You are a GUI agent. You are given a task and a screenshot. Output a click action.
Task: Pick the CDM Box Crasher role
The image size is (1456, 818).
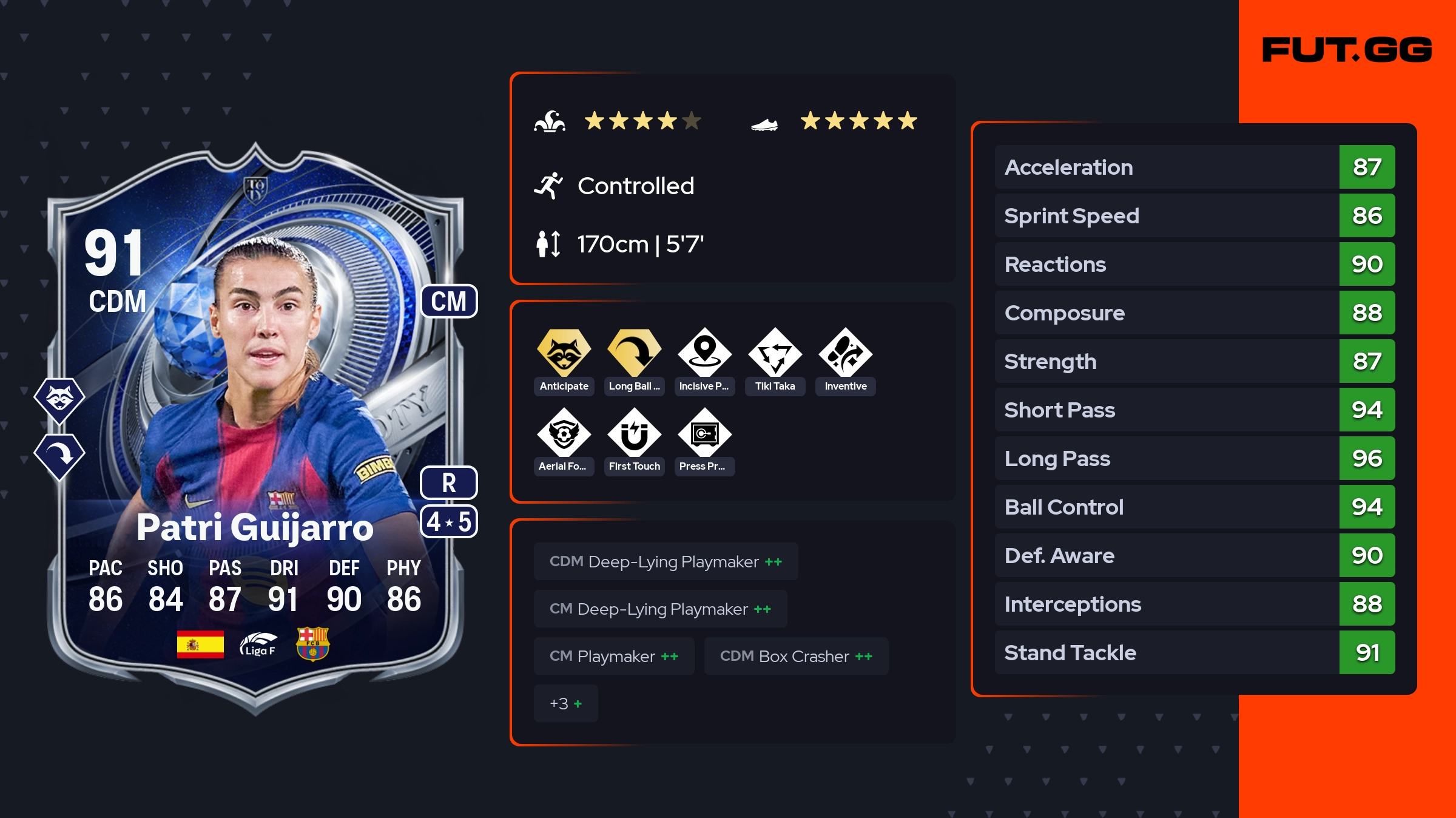[x=796, y=657]
